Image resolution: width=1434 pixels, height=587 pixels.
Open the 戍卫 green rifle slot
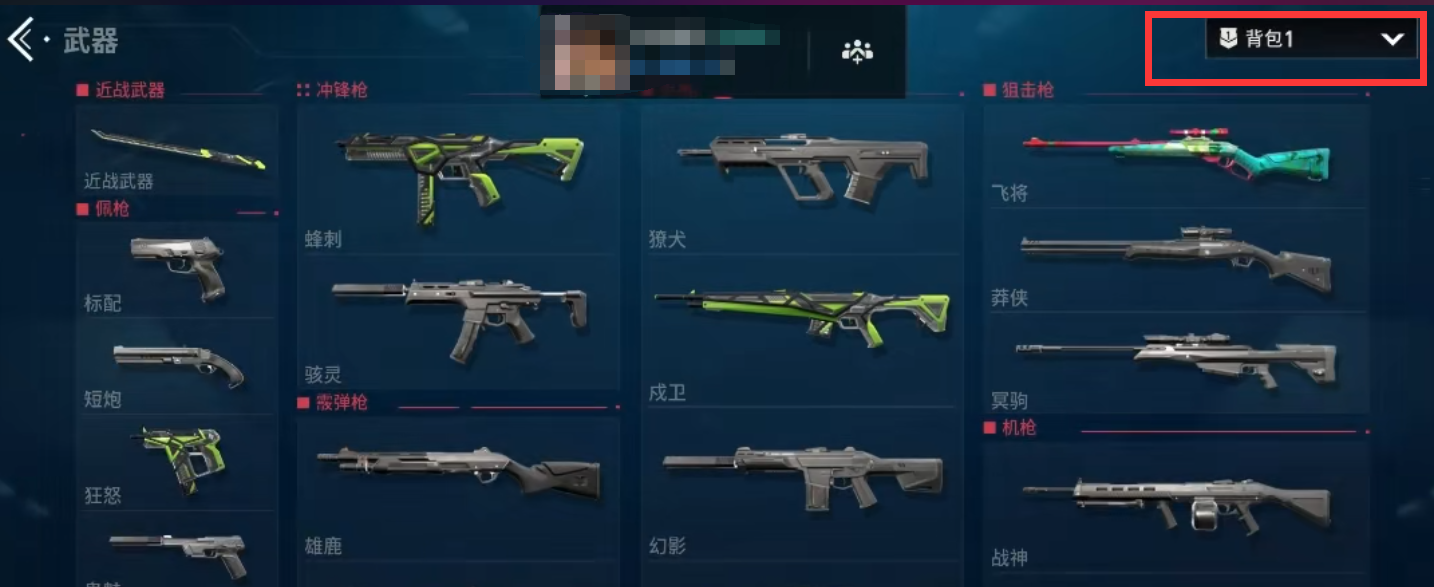(x=802, y=327)
